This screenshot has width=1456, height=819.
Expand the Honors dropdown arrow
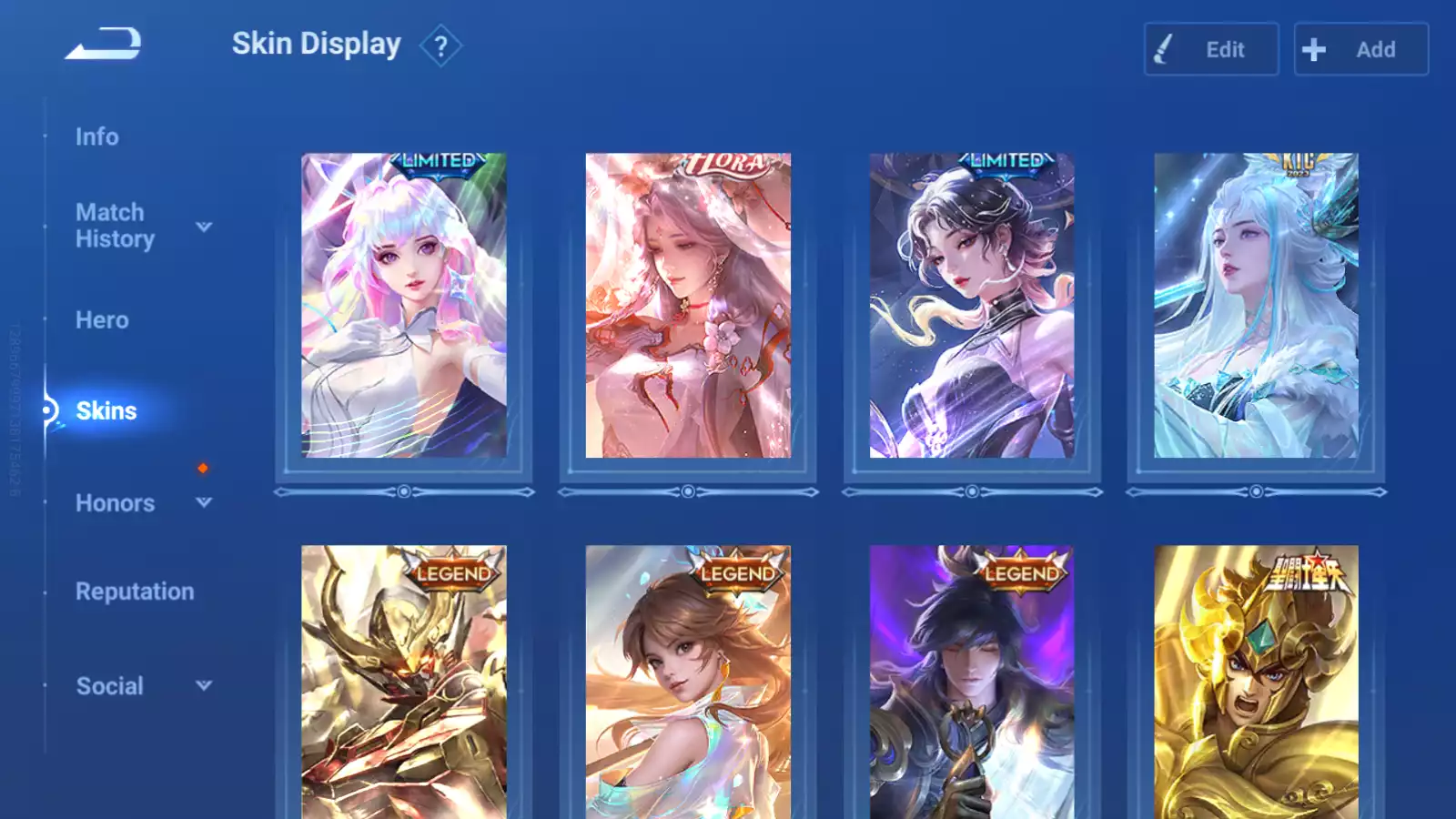204,502
